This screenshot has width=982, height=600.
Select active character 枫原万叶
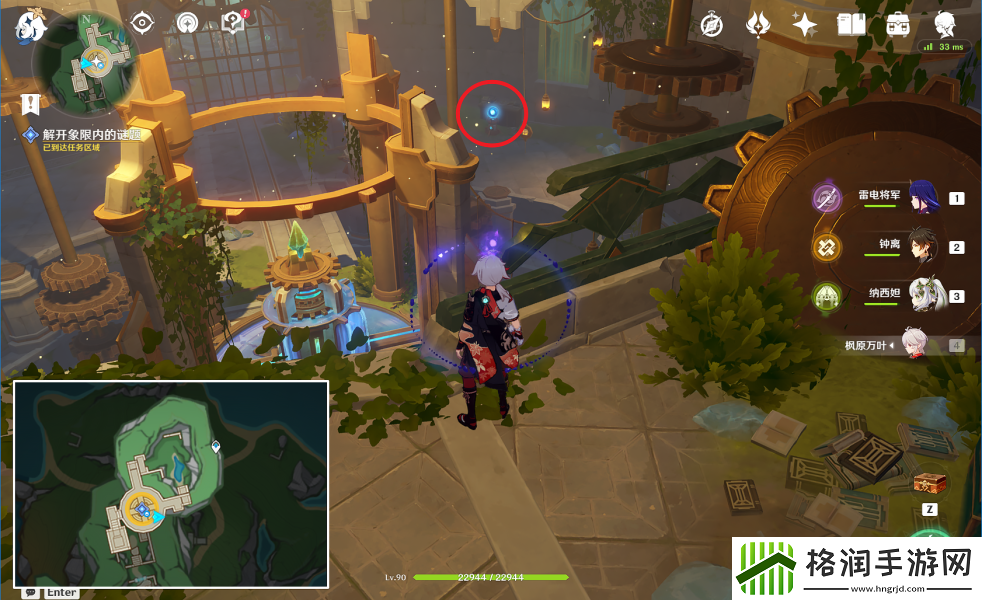tap(920, 346)
